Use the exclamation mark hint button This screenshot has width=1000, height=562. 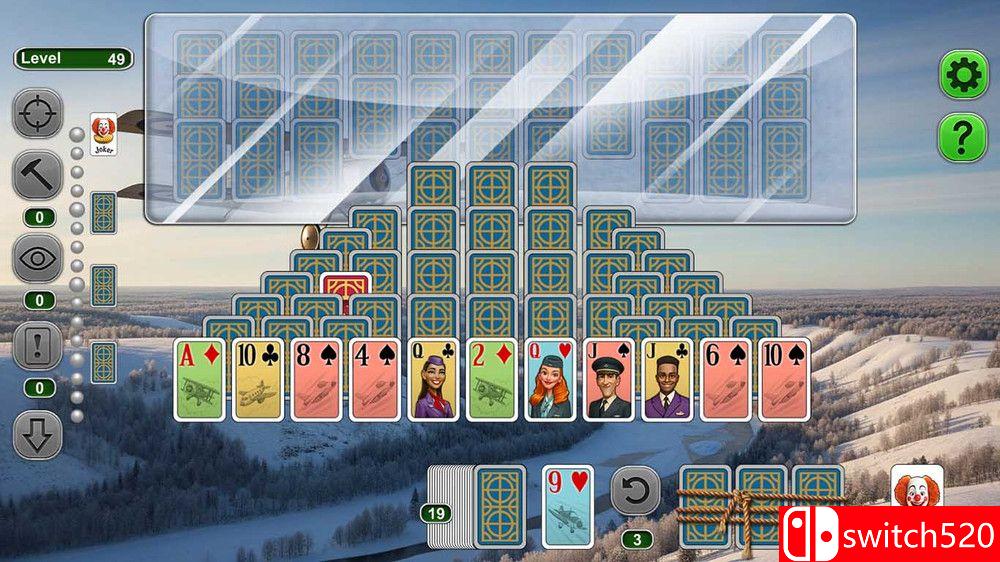point(37,348)
